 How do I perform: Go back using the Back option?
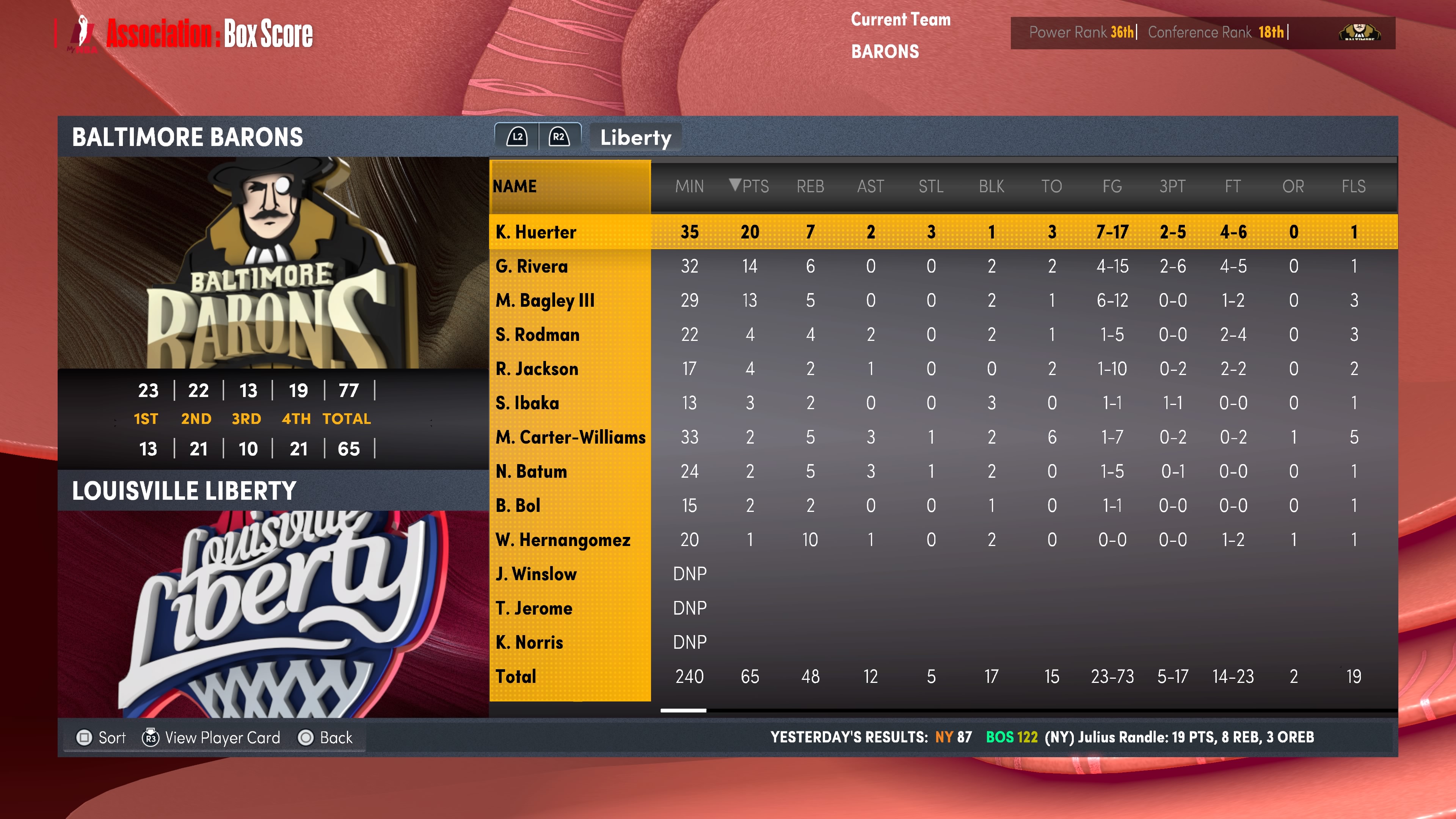[x=326, y=737]
